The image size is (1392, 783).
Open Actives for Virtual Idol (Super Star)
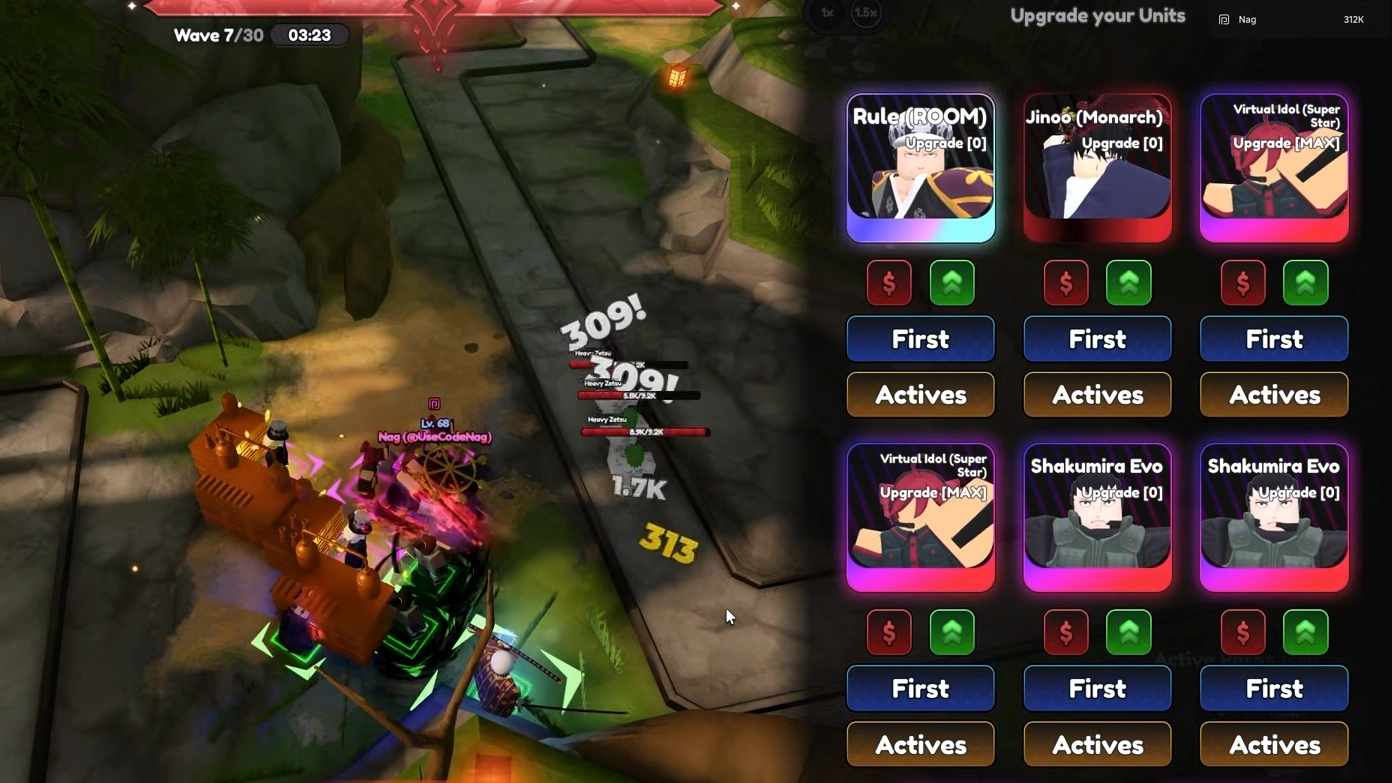coord(1273,394)
